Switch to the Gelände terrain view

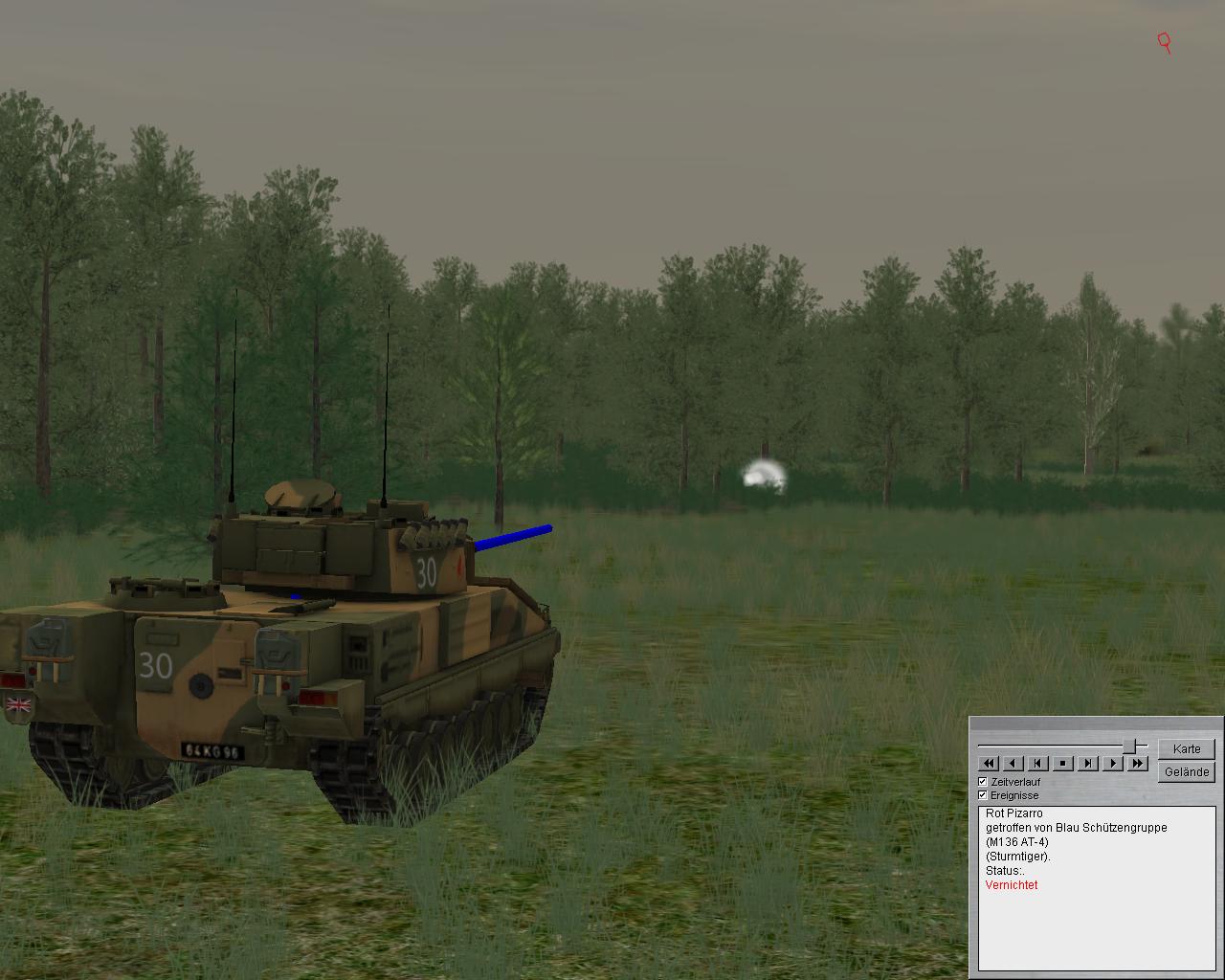[1186, 771]
